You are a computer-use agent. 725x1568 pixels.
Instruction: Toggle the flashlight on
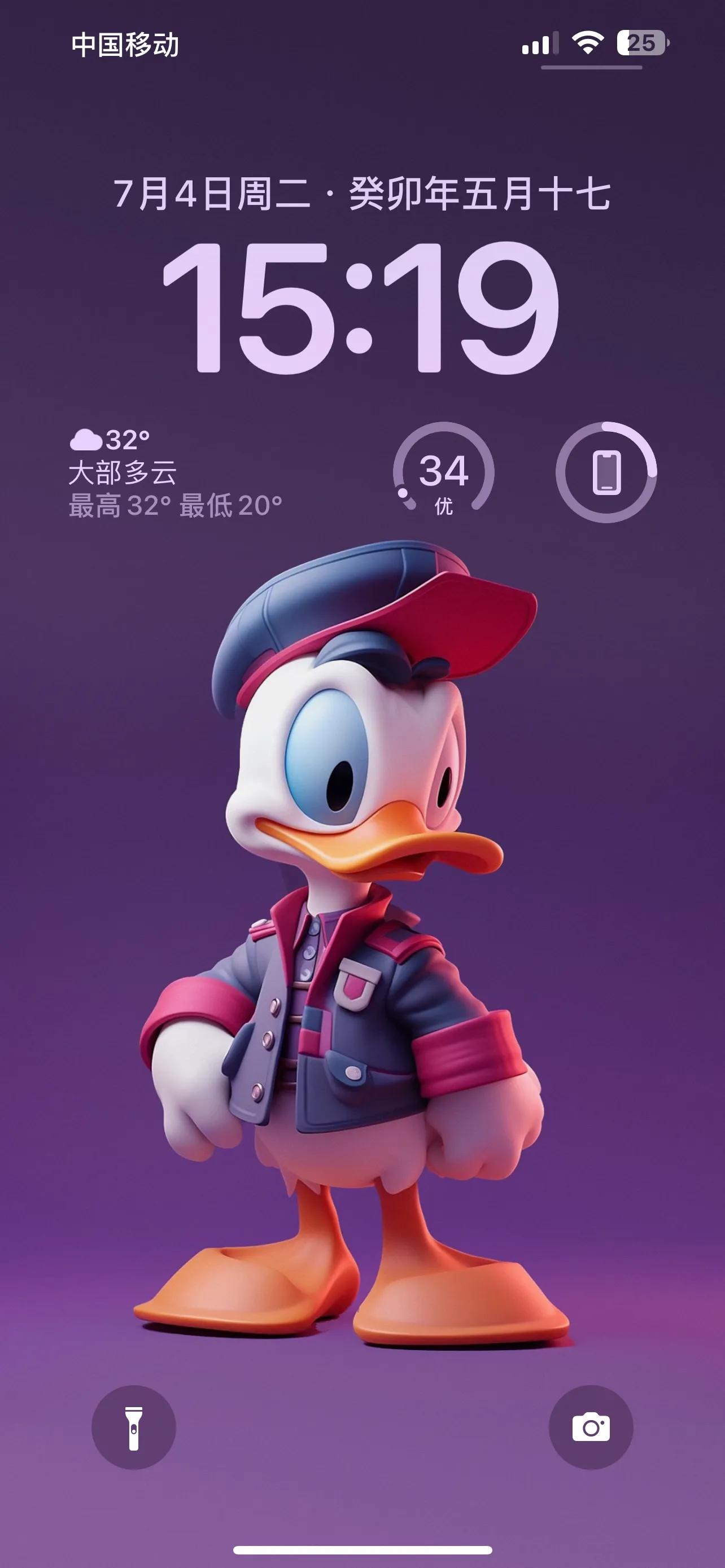click(135, 1426)
